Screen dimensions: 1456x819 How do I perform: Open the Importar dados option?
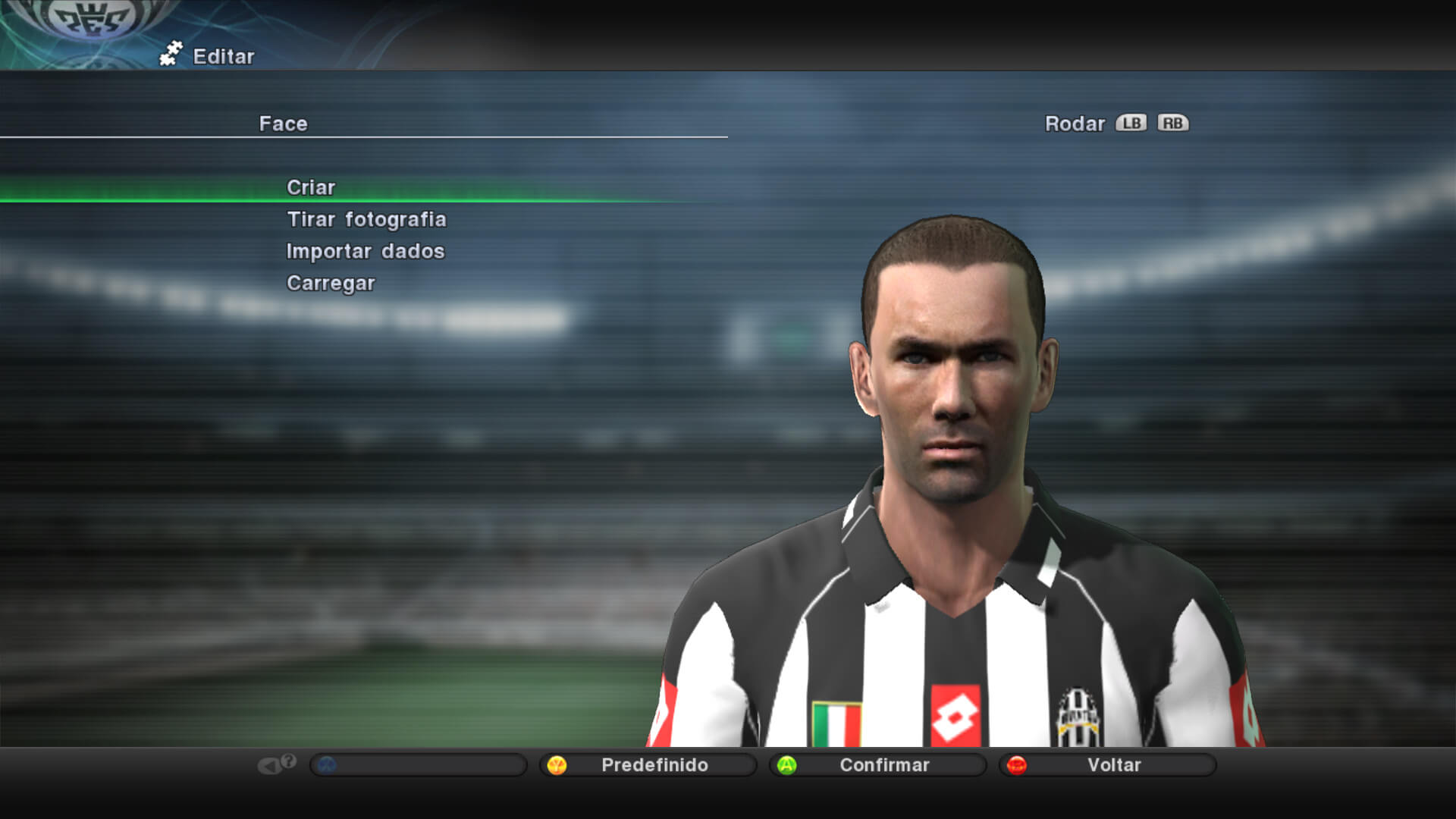pos(365,251)
